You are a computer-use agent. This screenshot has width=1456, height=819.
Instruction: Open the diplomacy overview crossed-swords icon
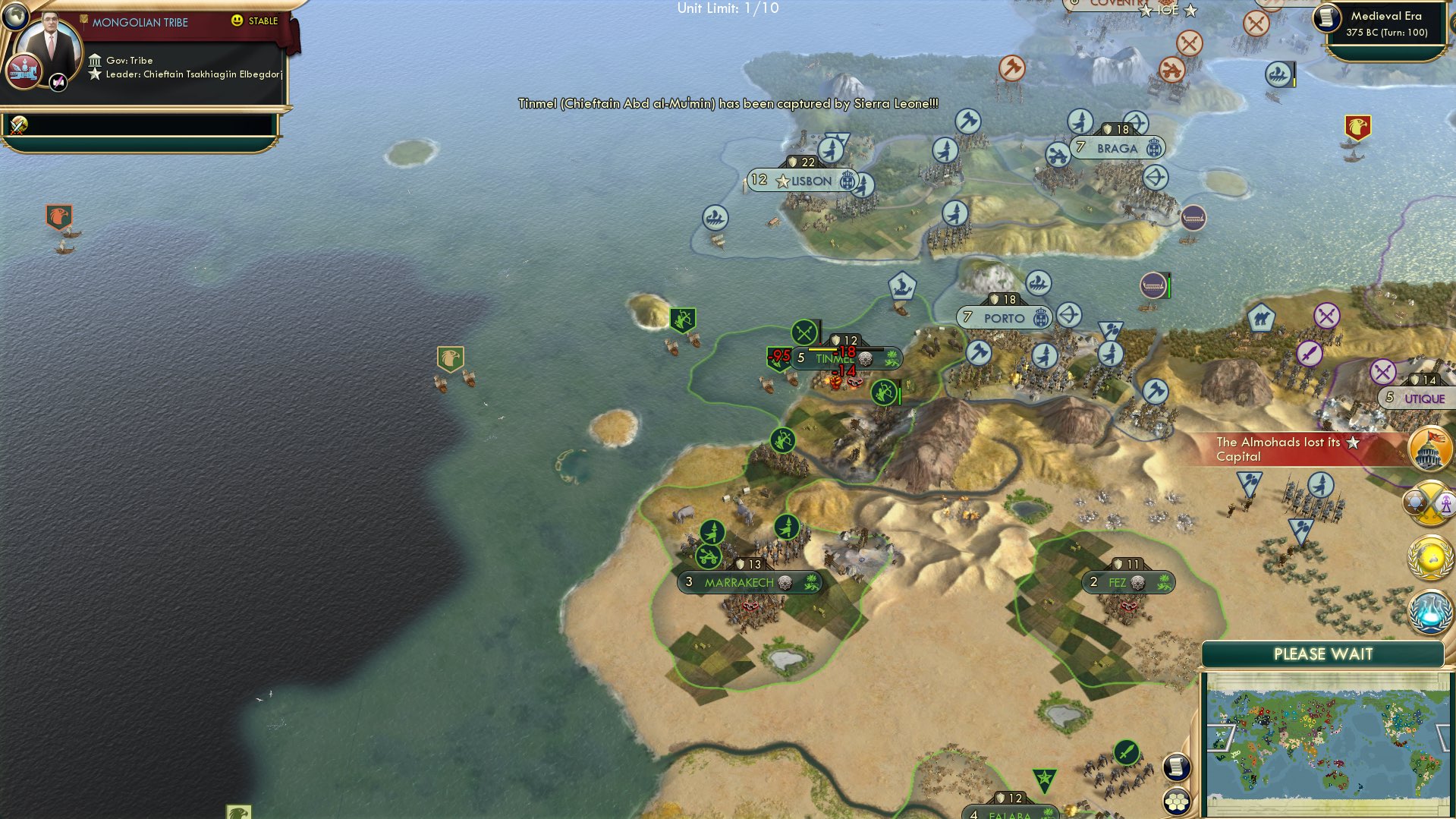pyautogui.click(x=1429, y=502)
